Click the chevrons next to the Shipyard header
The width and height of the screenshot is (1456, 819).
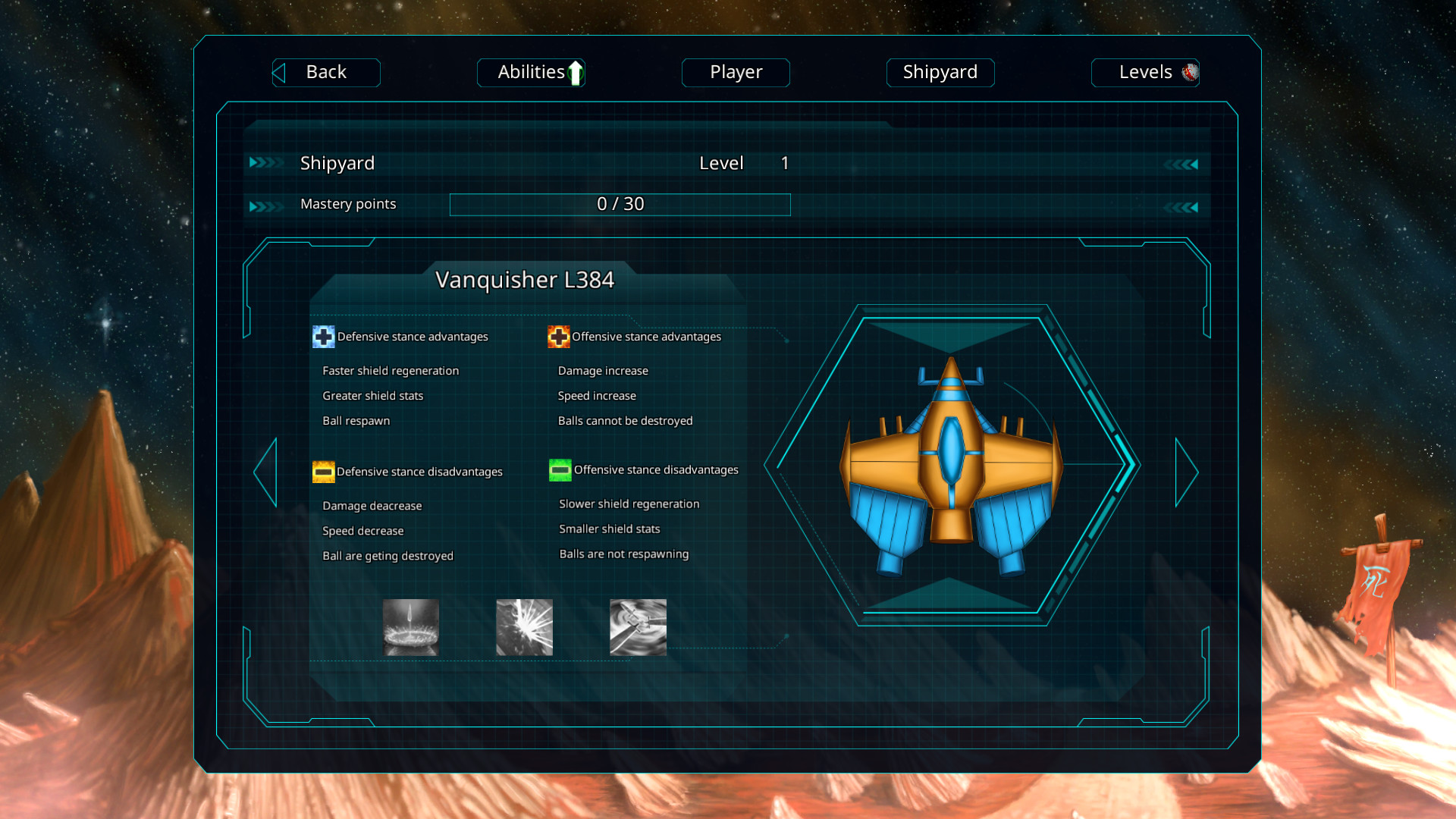click(265, 162)
